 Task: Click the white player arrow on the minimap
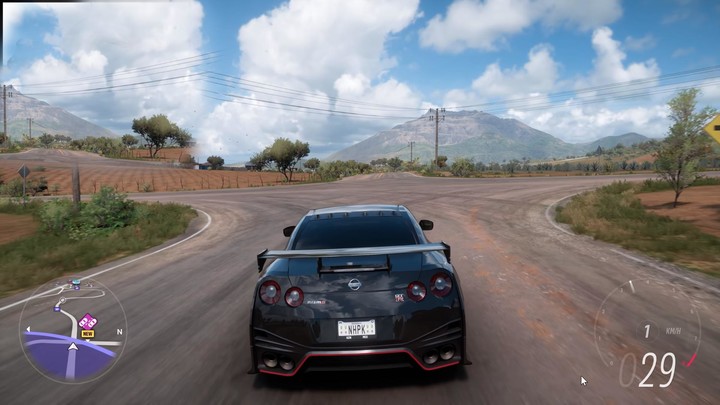72,350
